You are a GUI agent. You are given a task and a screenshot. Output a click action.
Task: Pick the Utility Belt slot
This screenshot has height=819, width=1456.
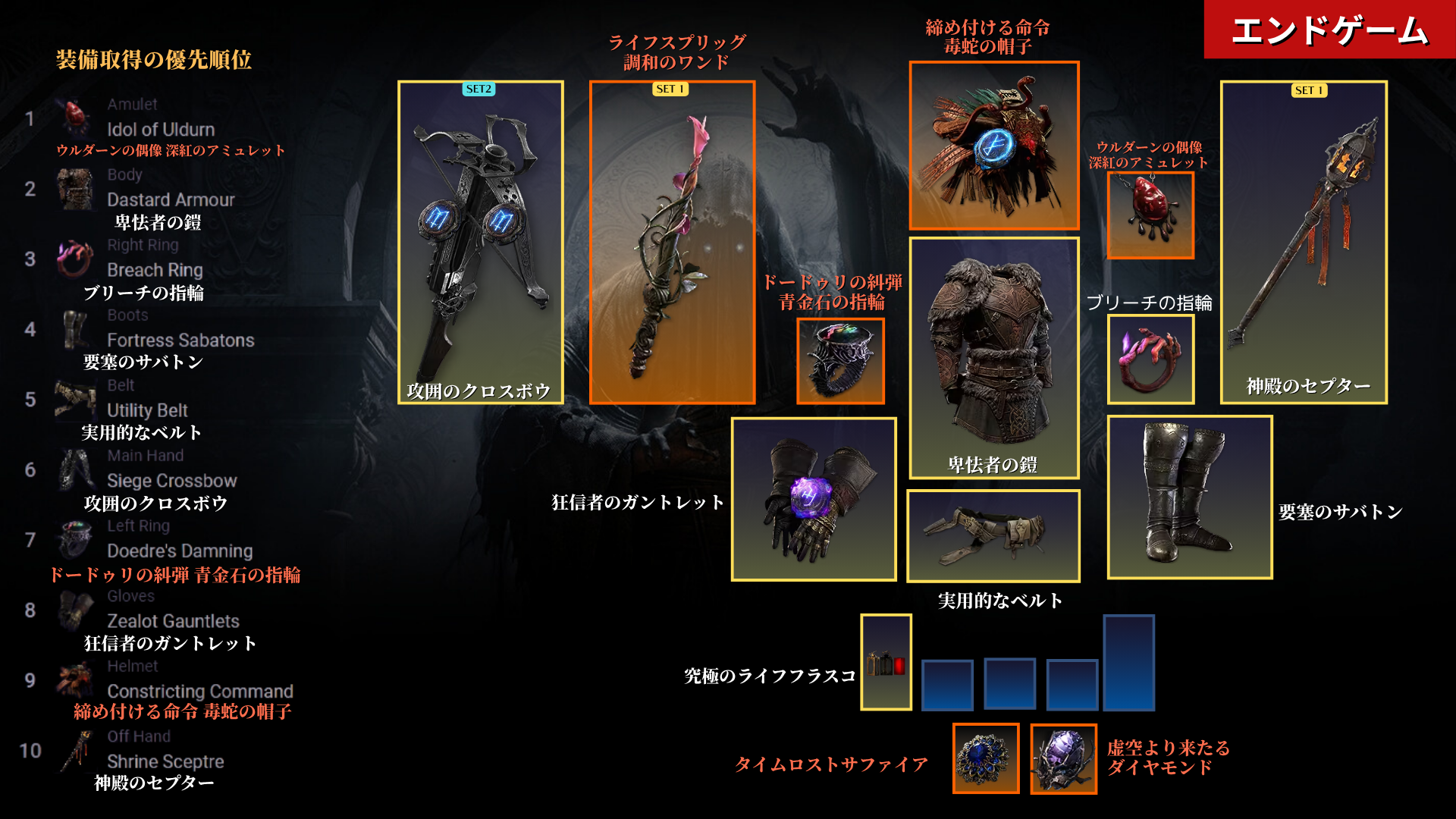pos(993,535)
